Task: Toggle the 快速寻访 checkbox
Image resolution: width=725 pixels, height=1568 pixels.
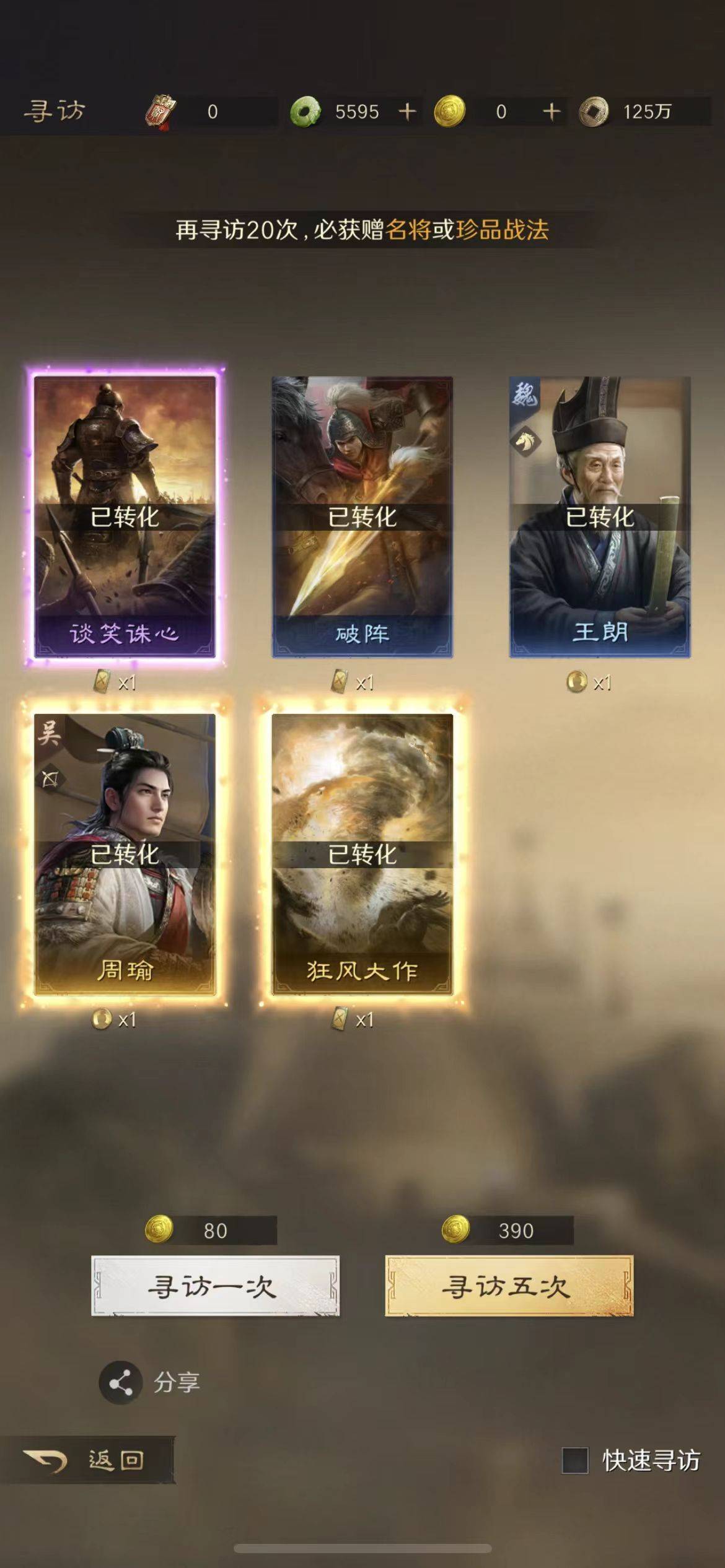Action: coord(574,1460)
